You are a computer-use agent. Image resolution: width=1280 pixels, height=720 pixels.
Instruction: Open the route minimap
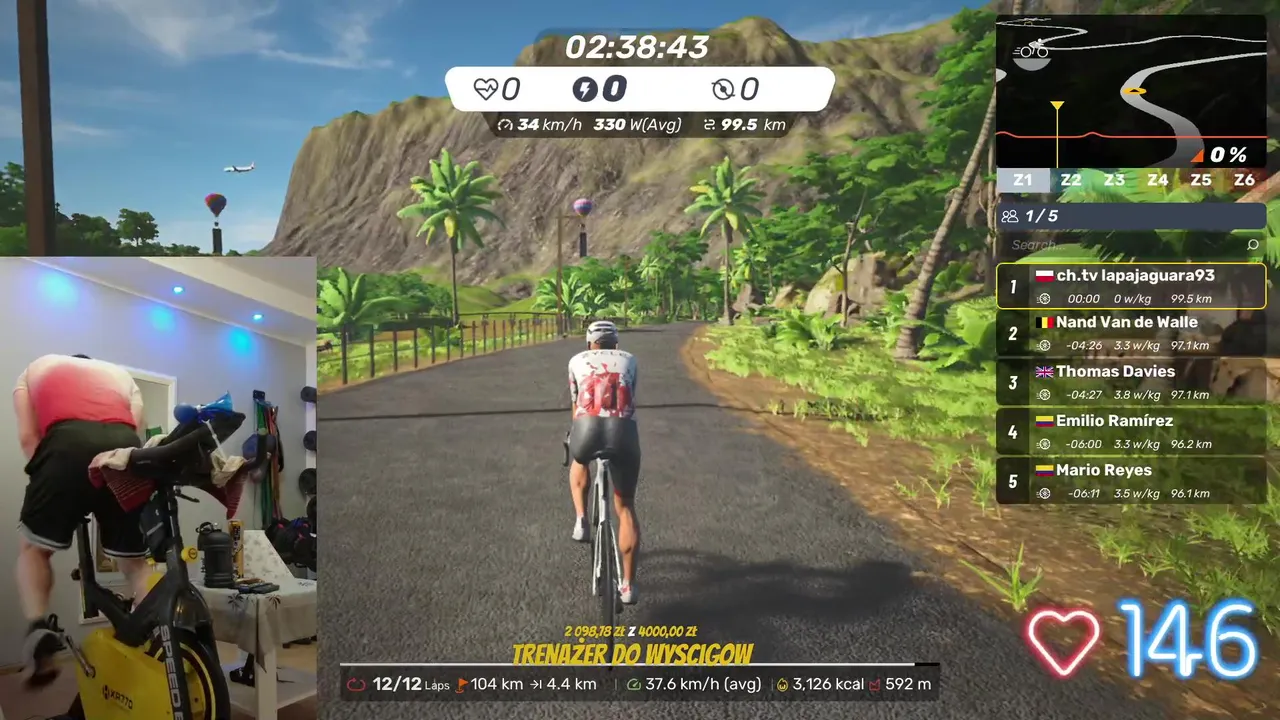coord(1130,92)
